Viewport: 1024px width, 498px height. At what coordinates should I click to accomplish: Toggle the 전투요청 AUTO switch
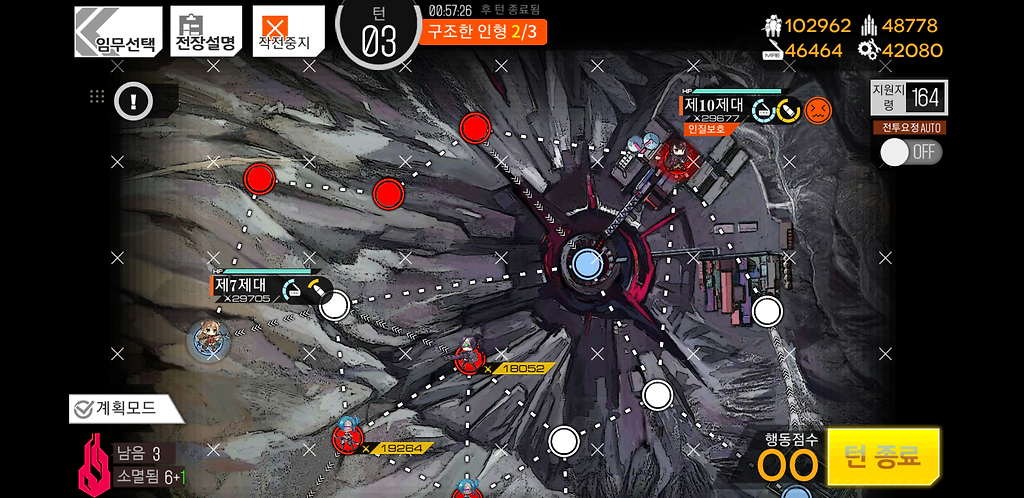[x=910, y=152]
